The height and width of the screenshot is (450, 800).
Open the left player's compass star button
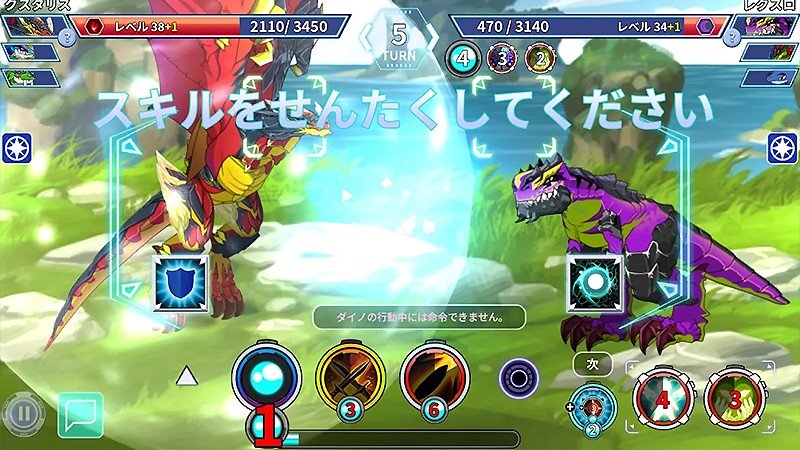[17, 147]
